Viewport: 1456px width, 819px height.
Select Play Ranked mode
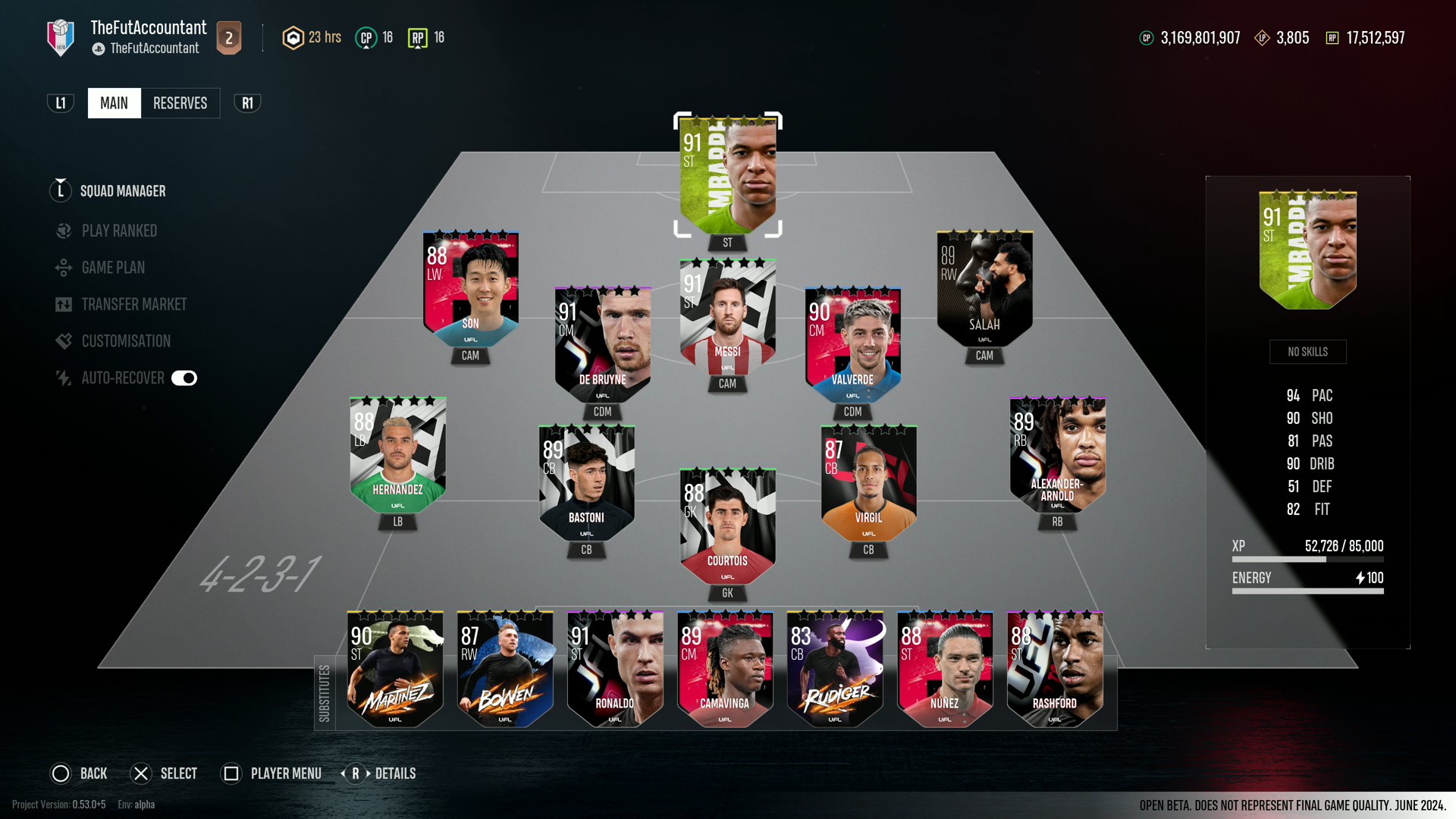pos(119,231)
